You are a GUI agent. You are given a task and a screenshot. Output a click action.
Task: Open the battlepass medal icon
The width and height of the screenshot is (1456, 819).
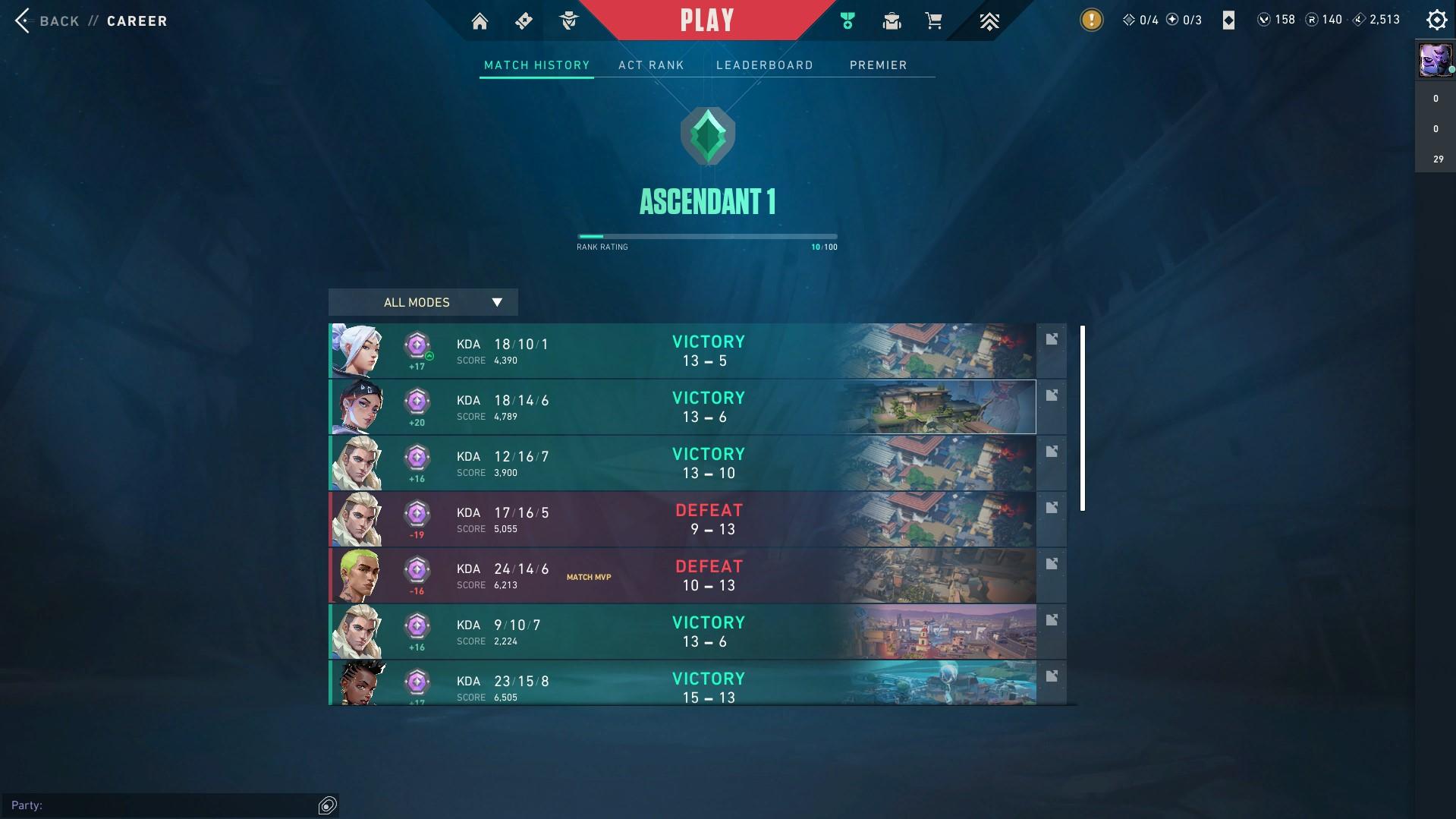pos(847,21)
